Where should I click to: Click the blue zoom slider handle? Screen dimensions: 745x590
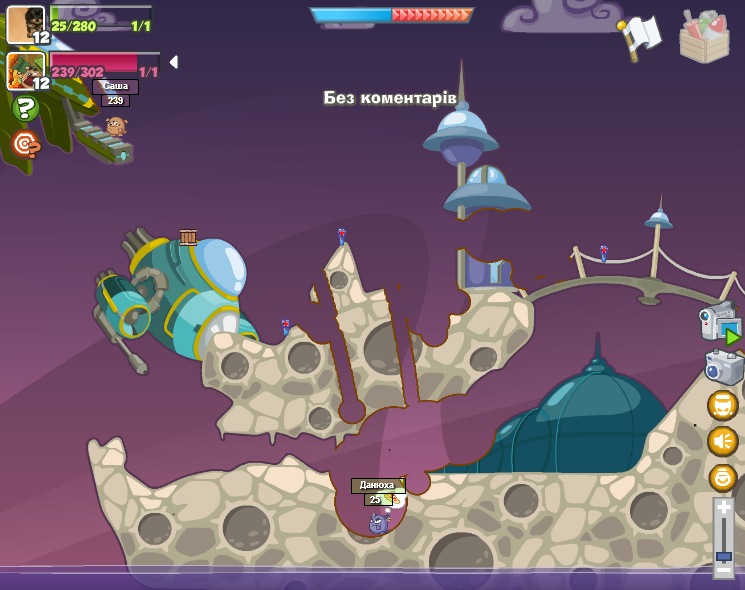(x=723, y=555)
